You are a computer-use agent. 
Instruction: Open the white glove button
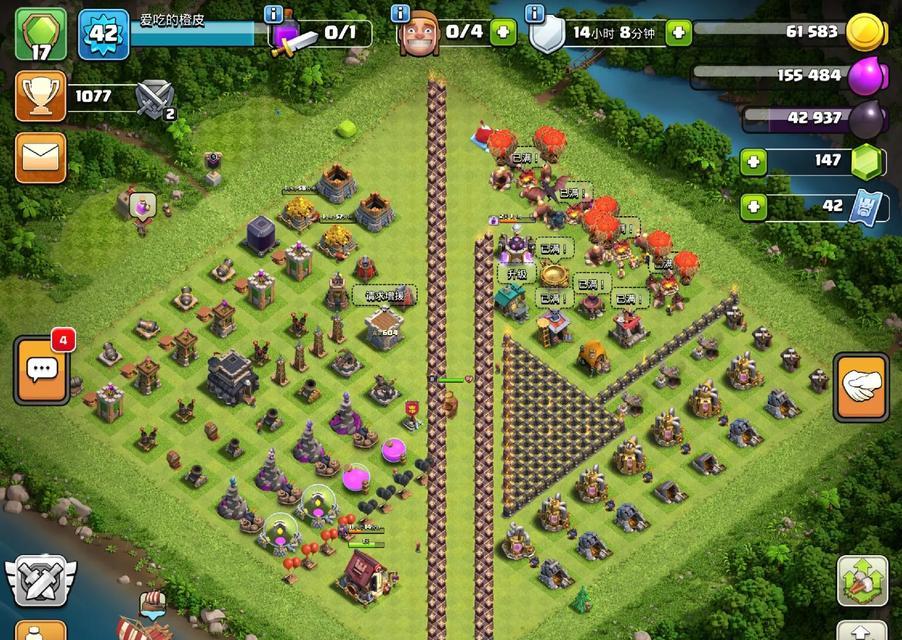coord(860,388)
